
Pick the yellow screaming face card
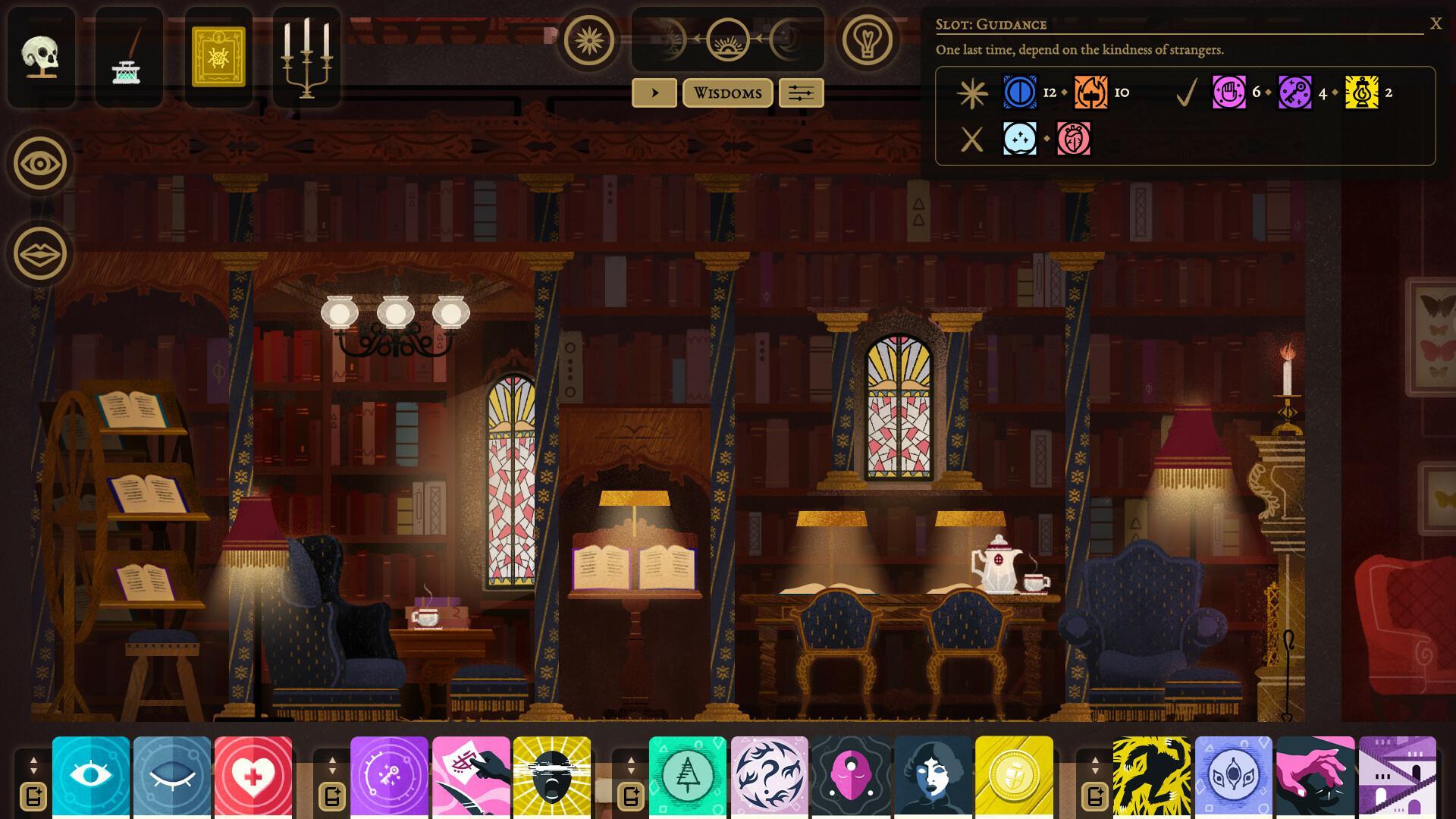tap(552, 776)
